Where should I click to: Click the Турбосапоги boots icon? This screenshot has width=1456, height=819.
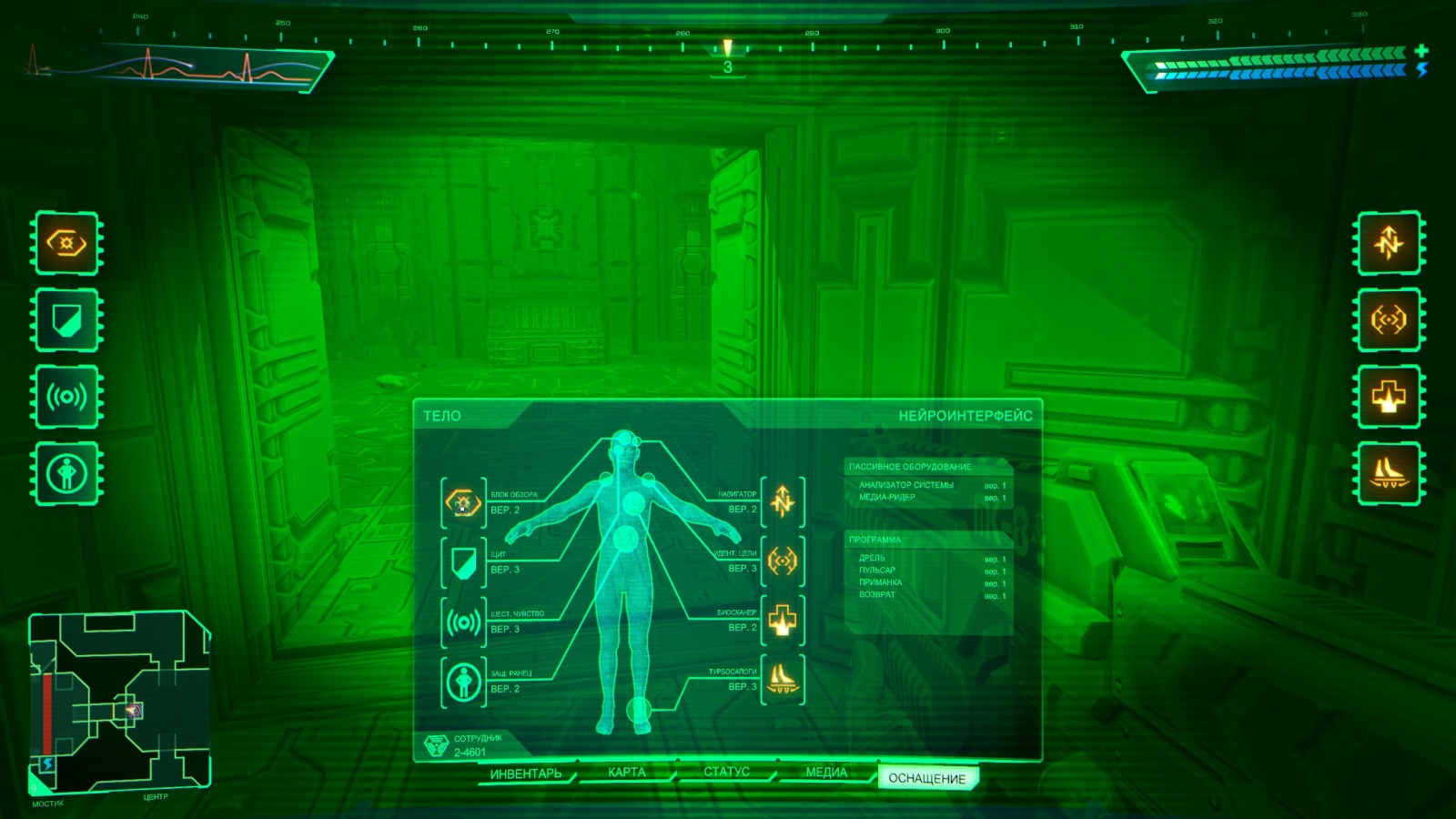784,679
